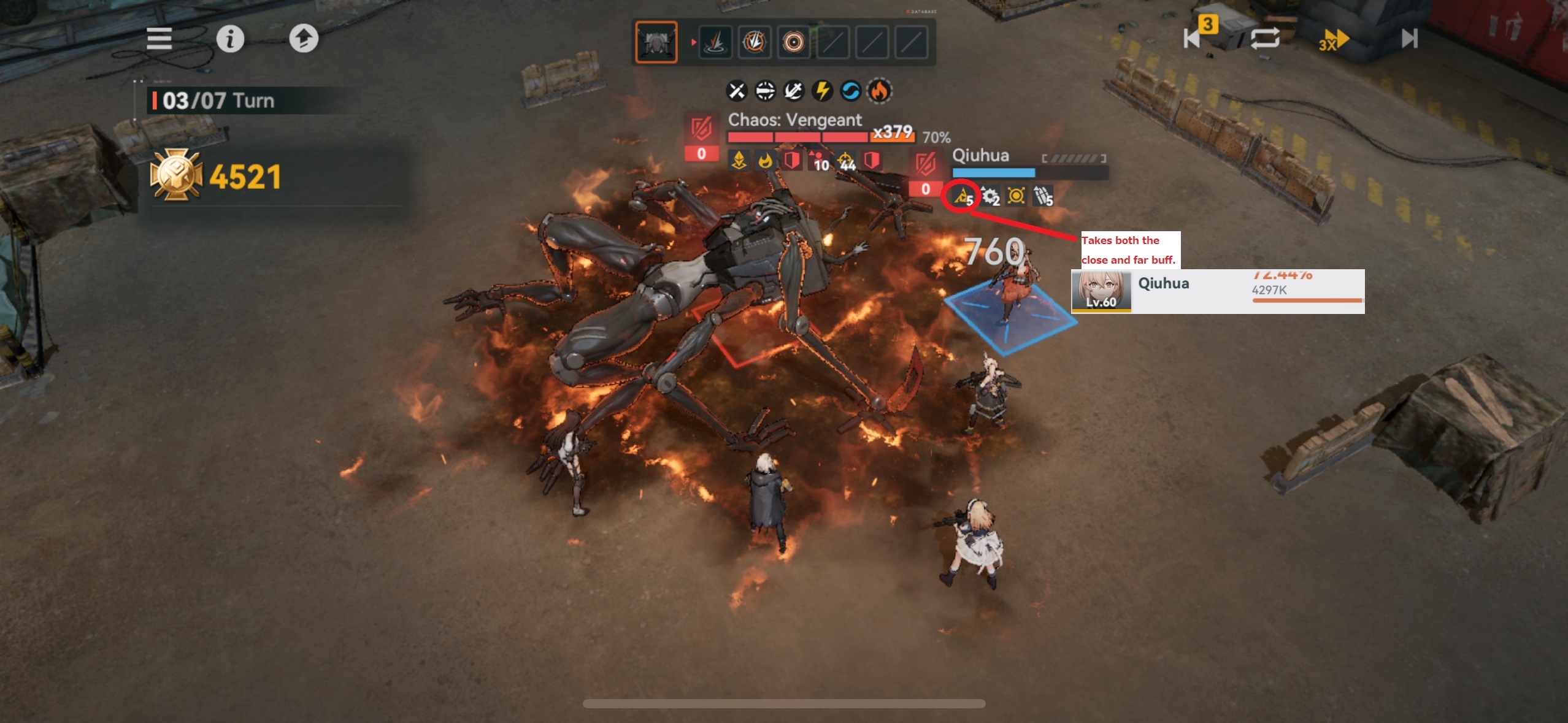
Task: Change the 3X battle speed
Action: coord(1334,40)
